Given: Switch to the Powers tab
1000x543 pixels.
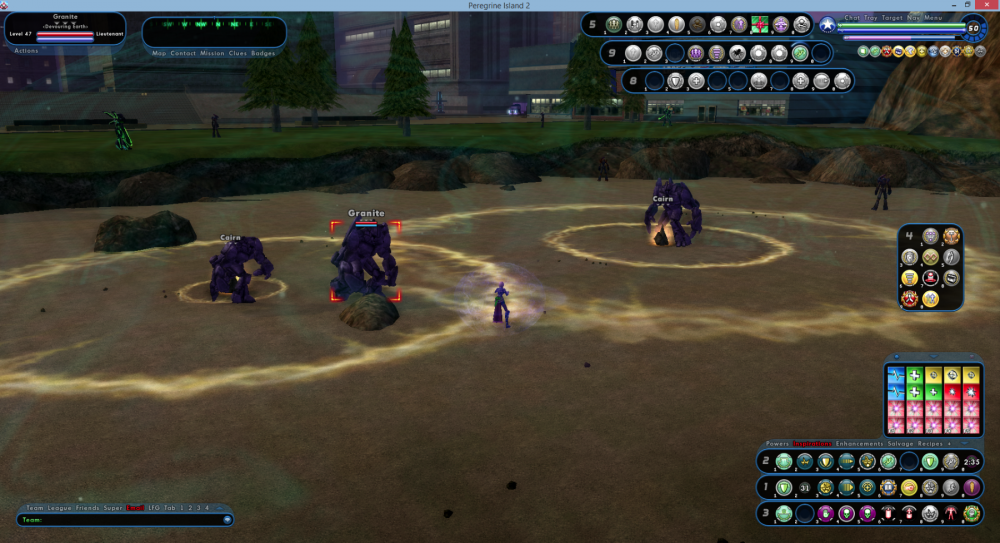Looking at the screenshot, I should point(777,443).
